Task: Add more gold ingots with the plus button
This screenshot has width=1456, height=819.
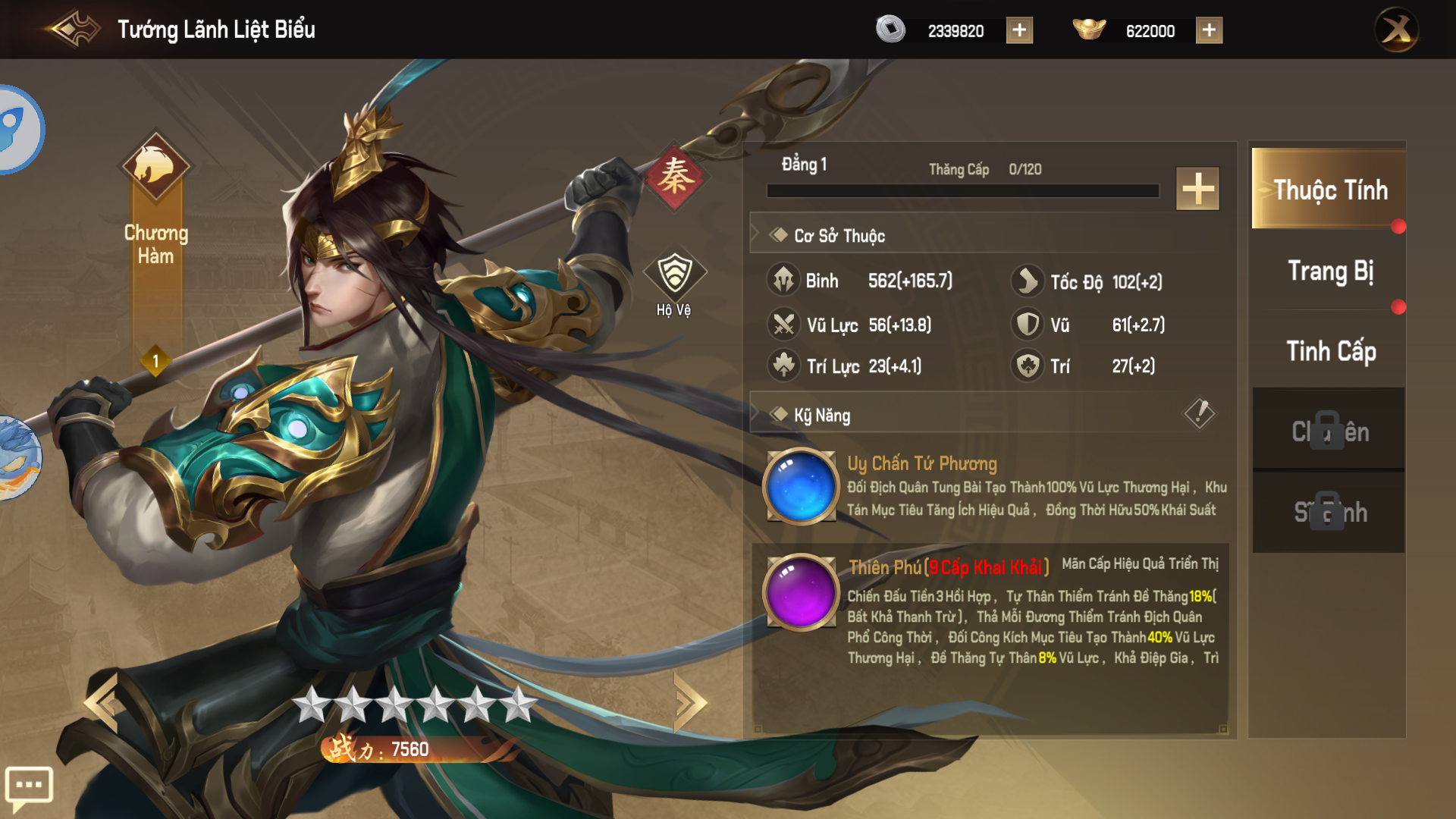Action: coord(1209,30)
